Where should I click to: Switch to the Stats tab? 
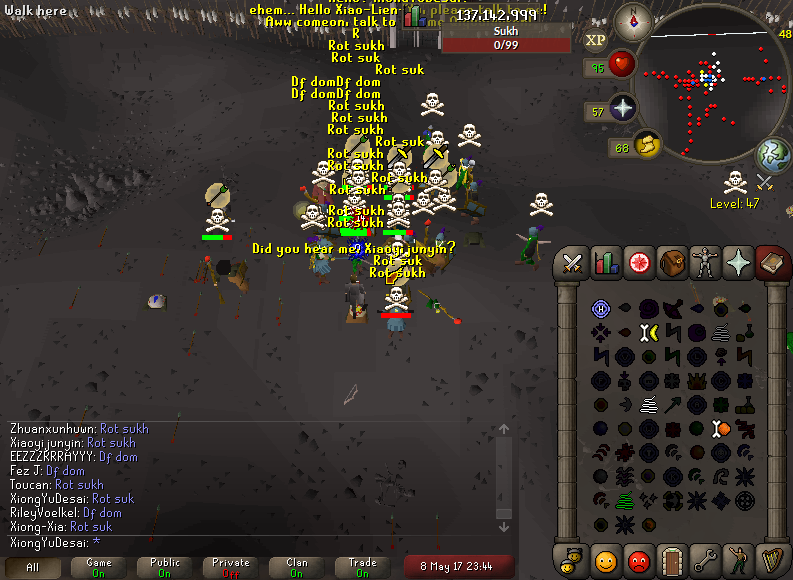[606, 263]
